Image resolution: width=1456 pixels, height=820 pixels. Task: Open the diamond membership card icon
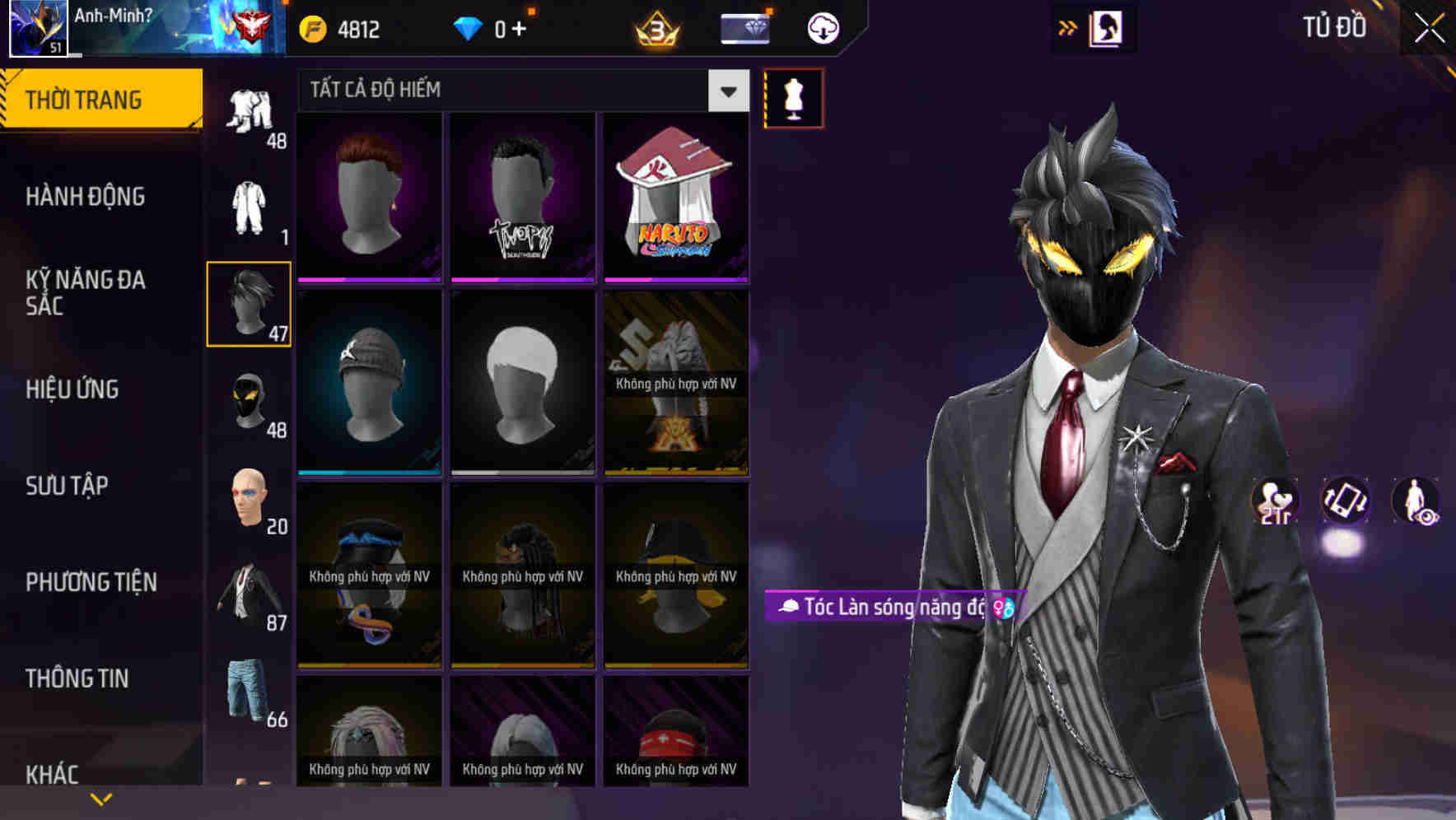pyautogui.click(x=744, y=27)
